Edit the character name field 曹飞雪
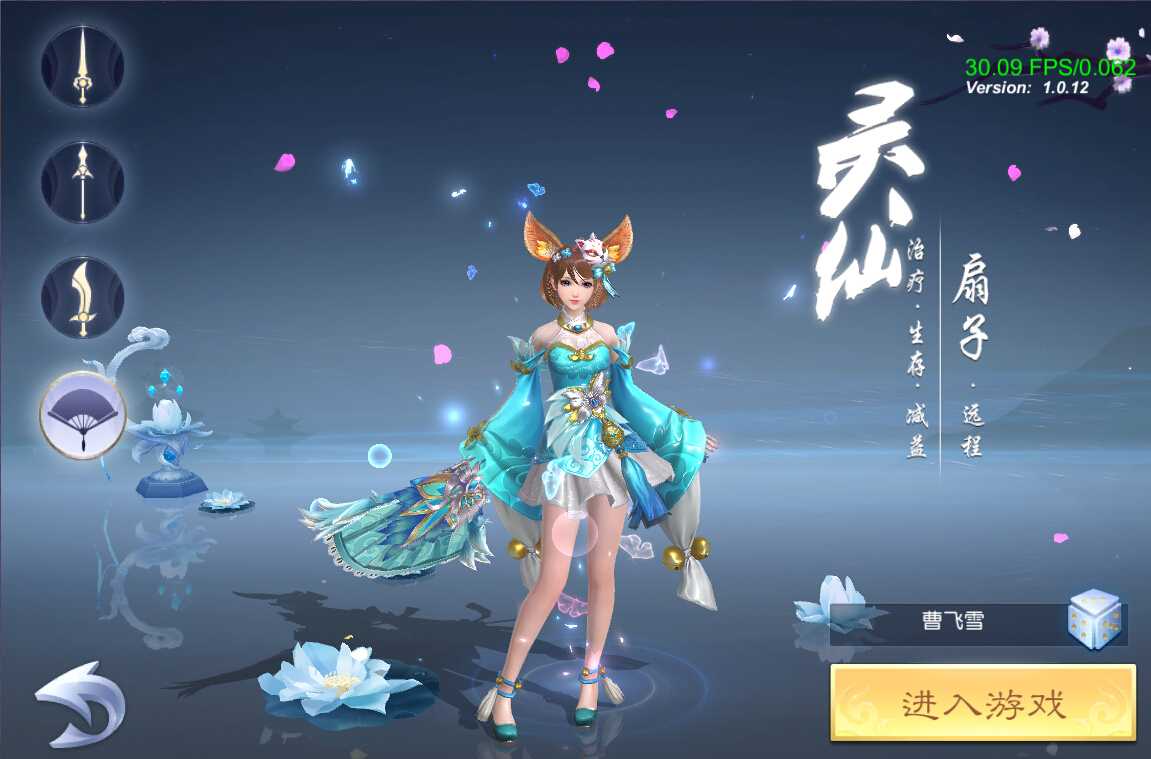Image resolution: width=1151 pixels, height=759 pixels. pyautogui.click(x=952, y=622)
